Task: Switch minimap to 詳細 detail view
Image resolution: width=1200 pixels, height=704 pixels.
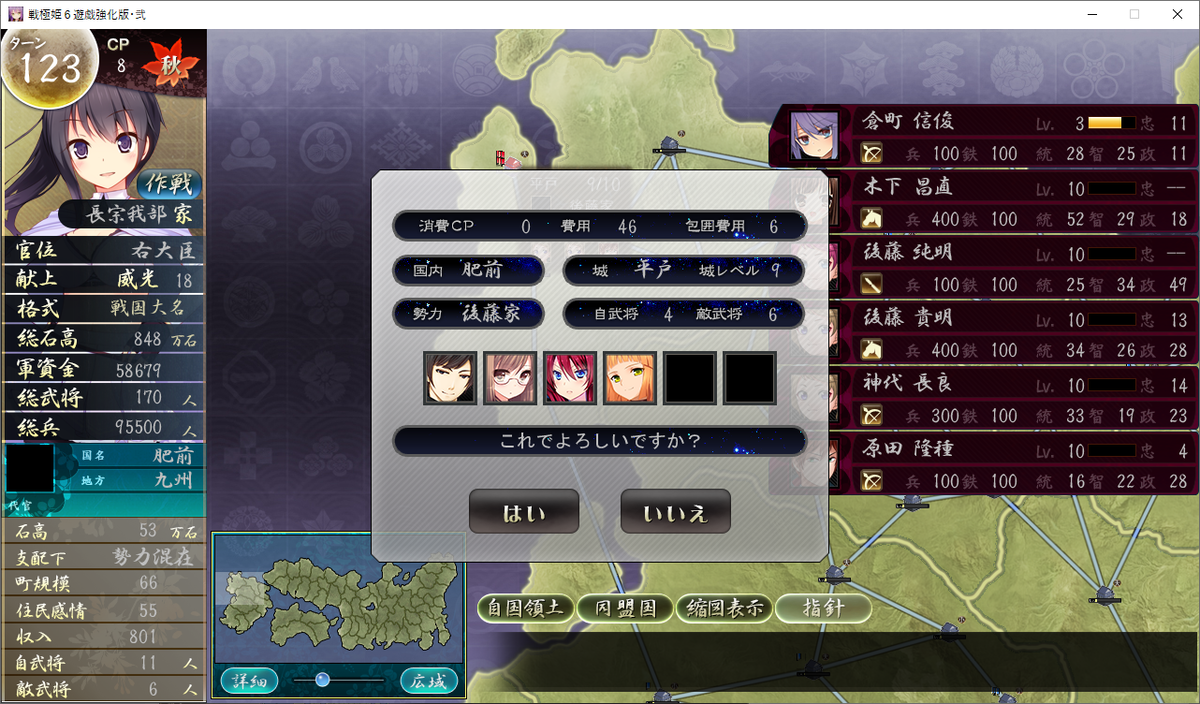Action: (x=242, y=682)
